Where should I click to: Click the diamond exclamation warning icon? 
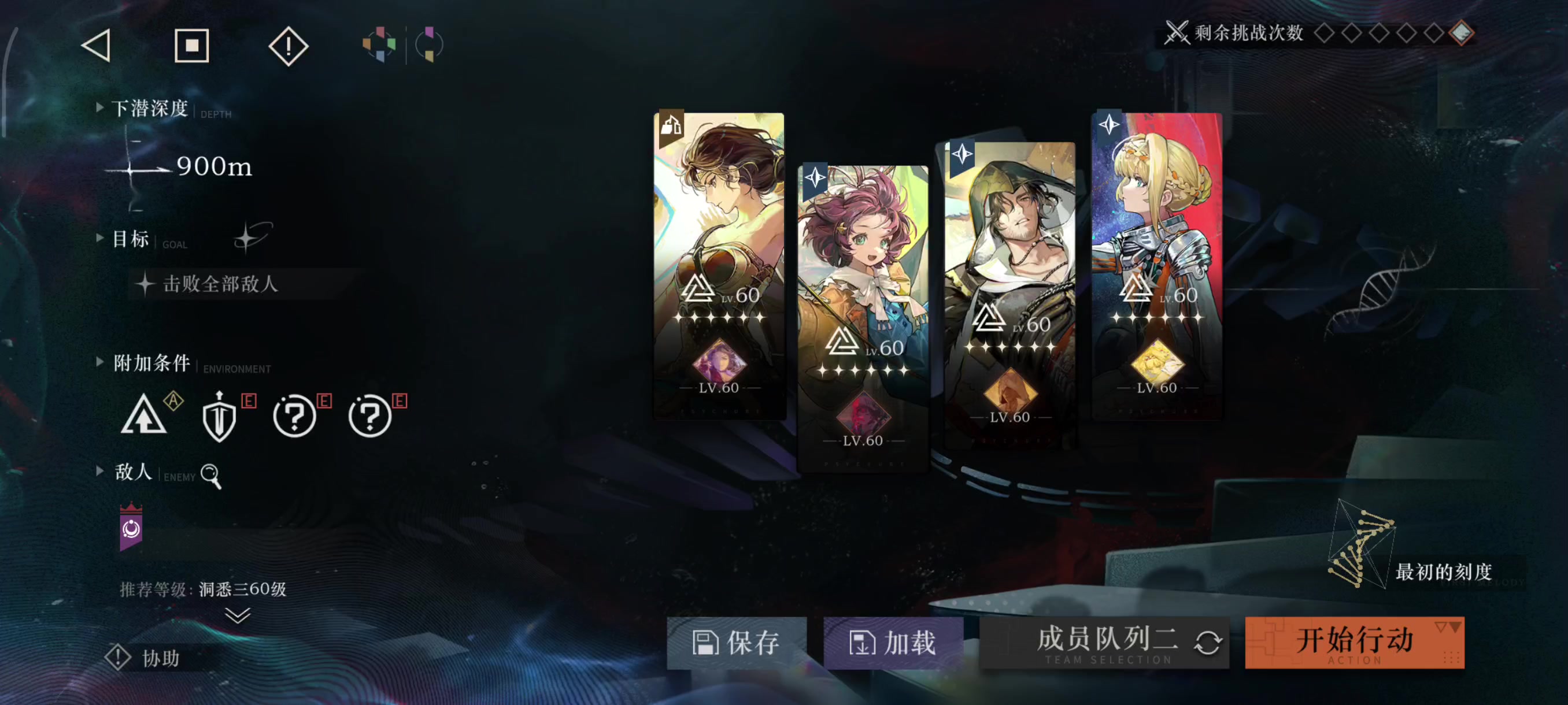tap(287, 44)
